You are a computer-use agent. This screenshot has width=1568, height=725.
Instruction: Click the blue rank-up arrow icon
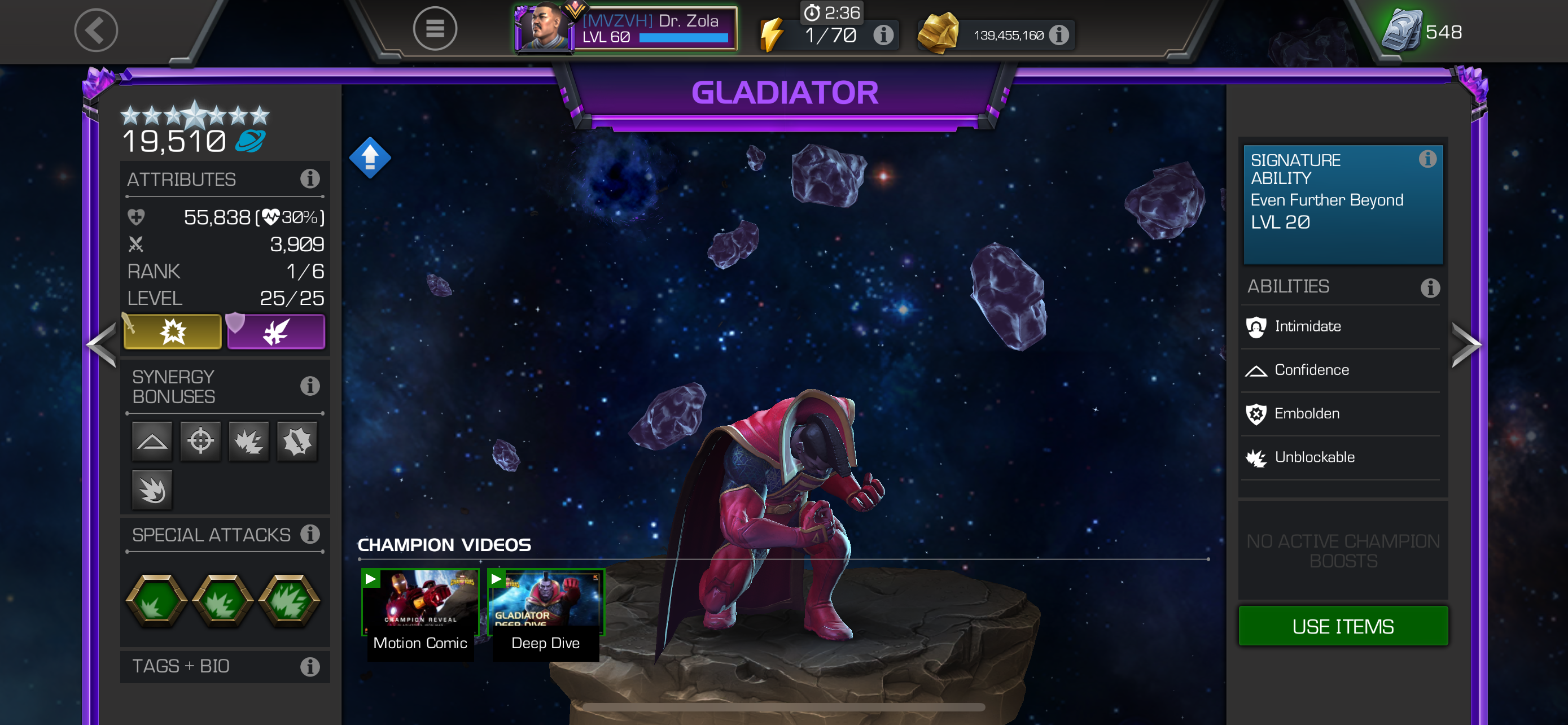tap(370, 157)
